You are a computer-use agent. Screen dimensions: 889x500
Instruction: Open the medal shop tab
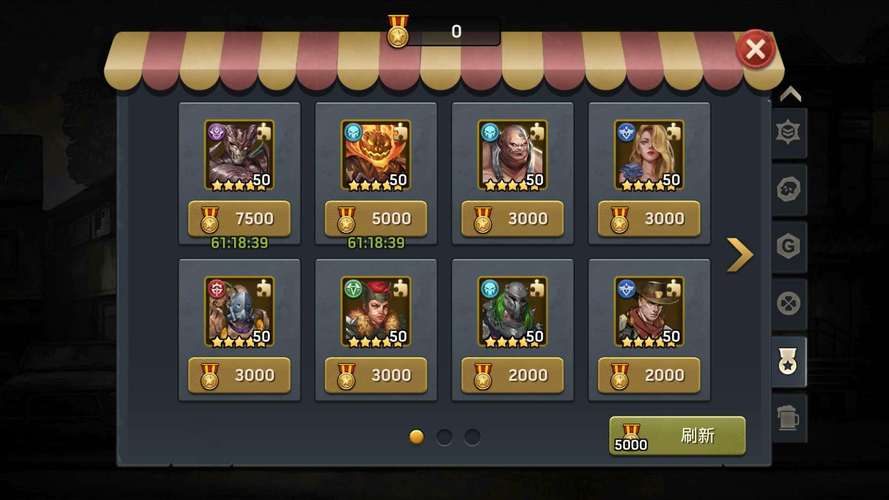[789, 362]
